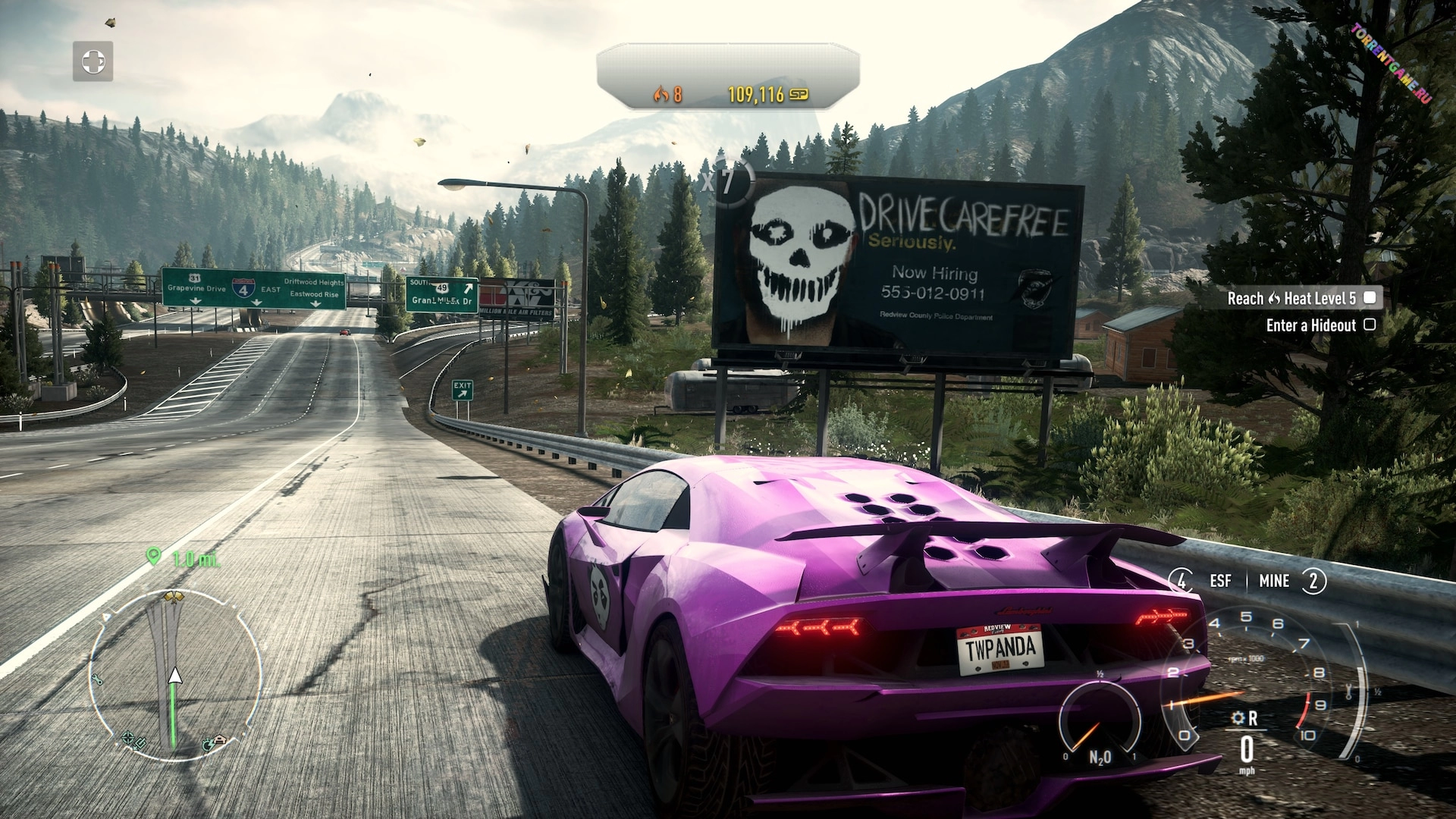Viewport: 1456px width, 819px height.
Task: Click the green waypoint distance pin
Action: pyautogui.click(x=154, y=557)
